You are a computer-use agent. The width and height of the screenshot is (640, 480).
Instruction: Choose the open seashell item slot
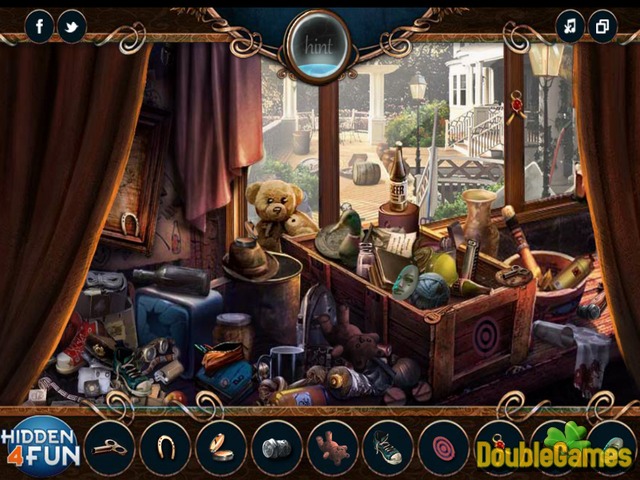click(221, 446)
